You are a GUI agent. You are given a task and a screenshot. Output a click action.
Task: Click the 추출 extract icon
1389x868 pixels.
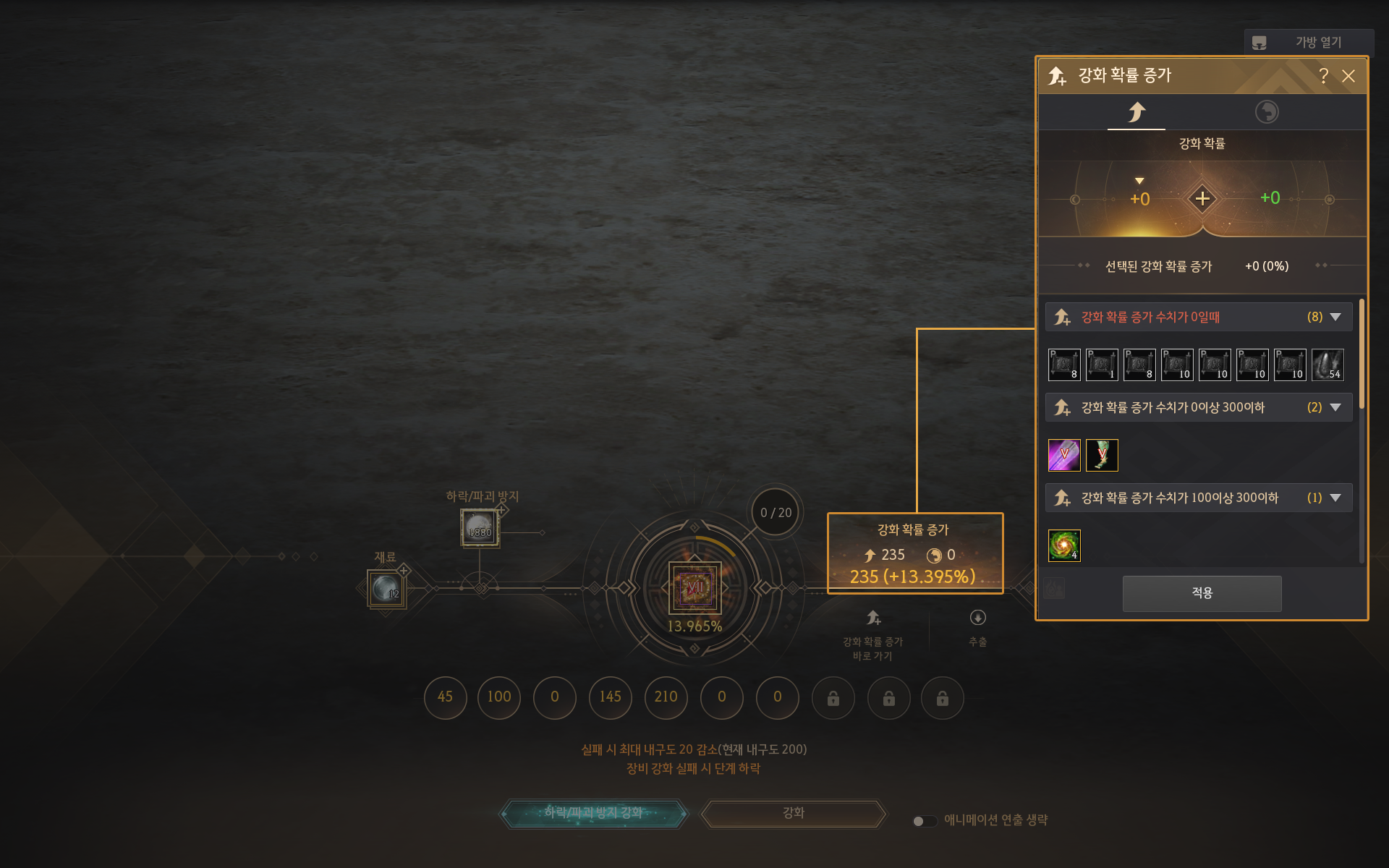[977, 618]
